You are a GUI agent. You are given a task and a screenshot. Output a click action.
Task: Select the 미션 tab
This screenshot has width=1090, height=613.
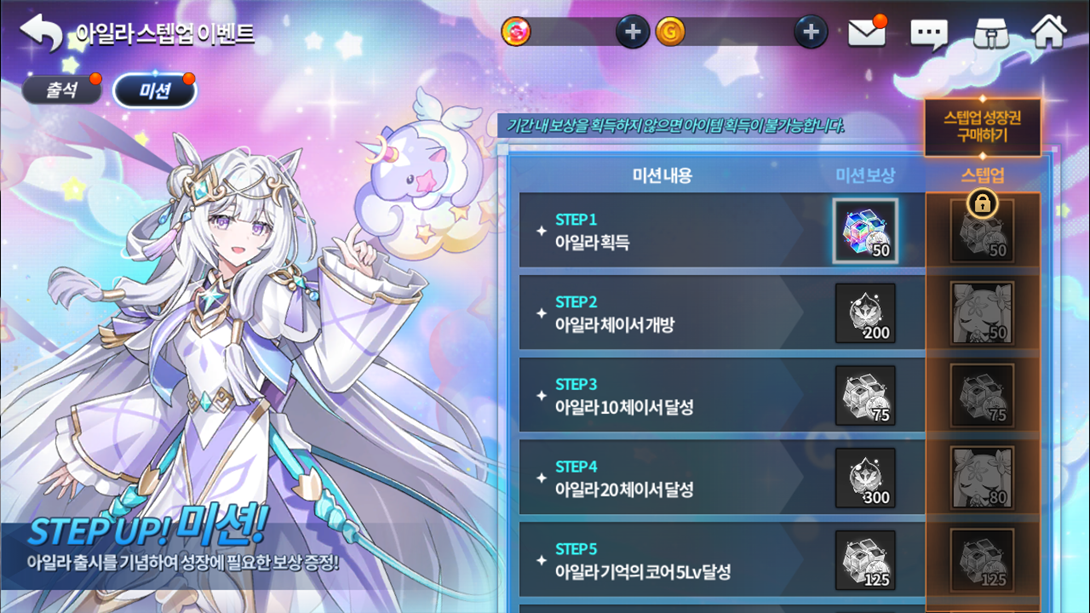coord(155,91)
